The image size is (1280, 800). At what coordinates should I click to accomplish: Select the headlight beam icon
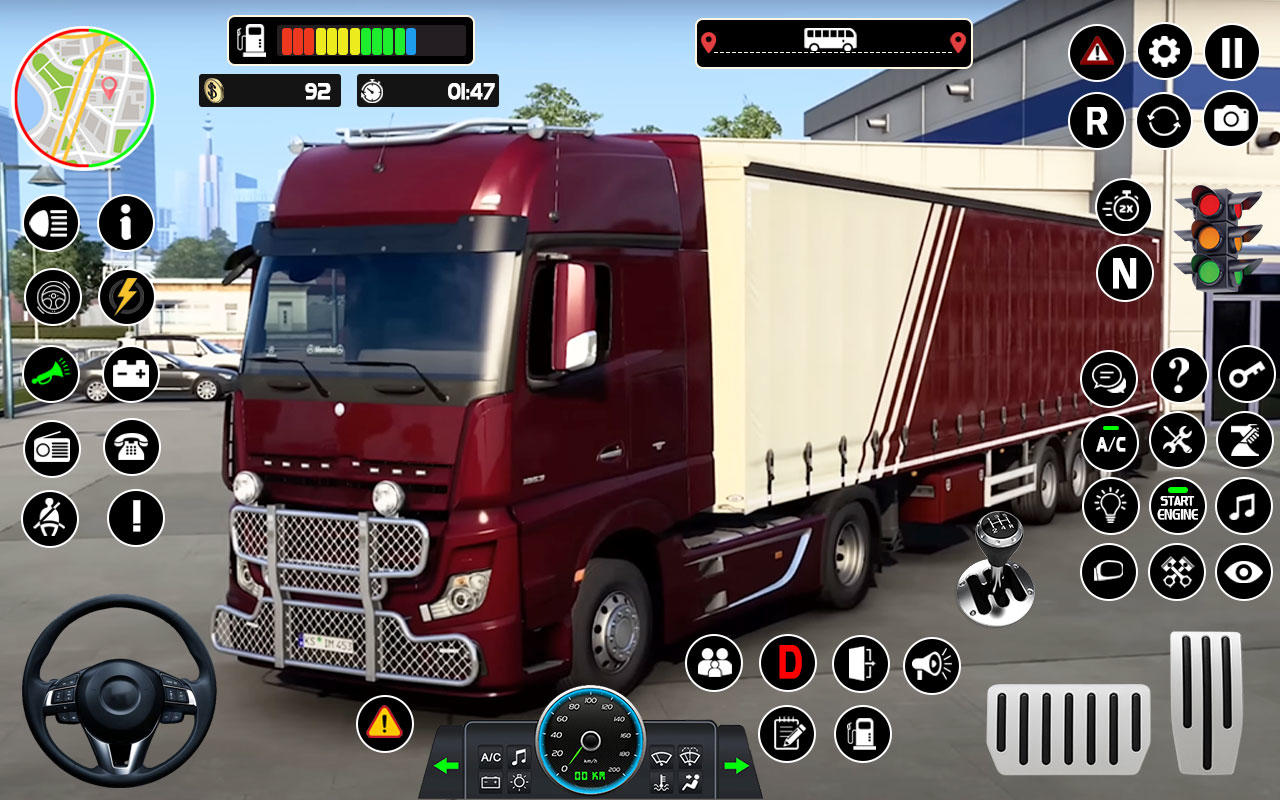(x=51, y=224)
